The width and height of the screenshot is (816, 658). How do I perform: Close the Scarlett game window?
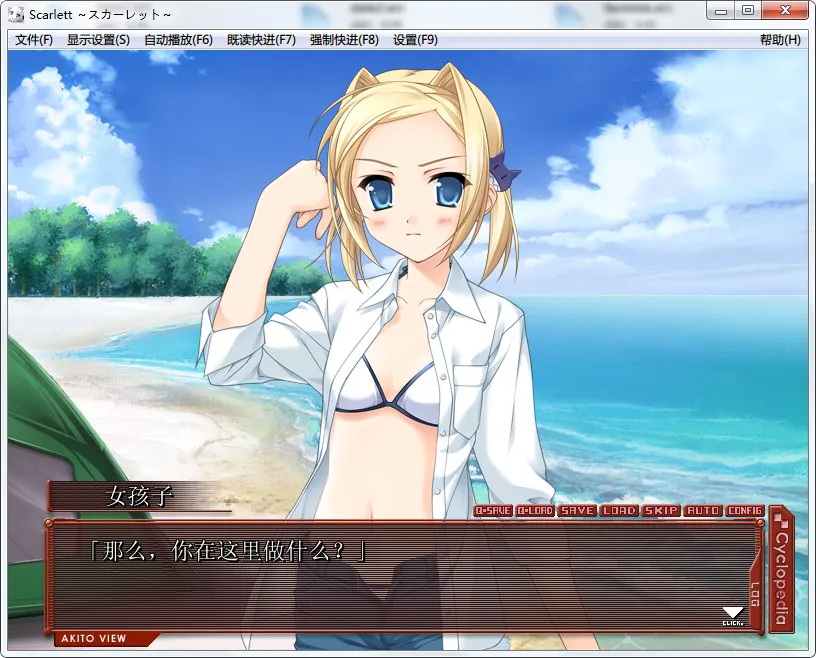click(x=784, y=10)
